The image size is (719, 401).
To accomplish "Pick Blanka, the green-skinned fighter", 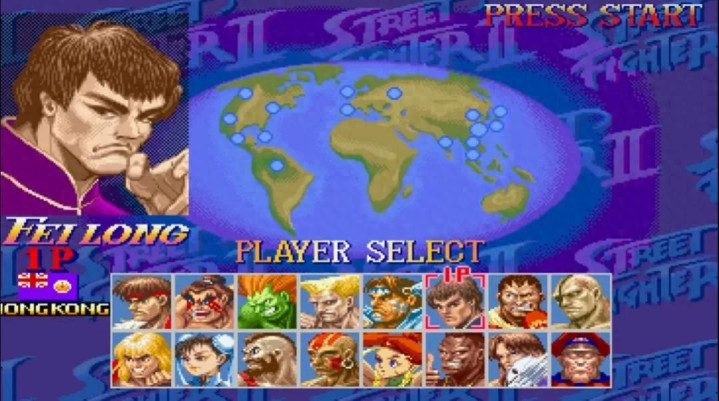I will click(x=267, y=302).
